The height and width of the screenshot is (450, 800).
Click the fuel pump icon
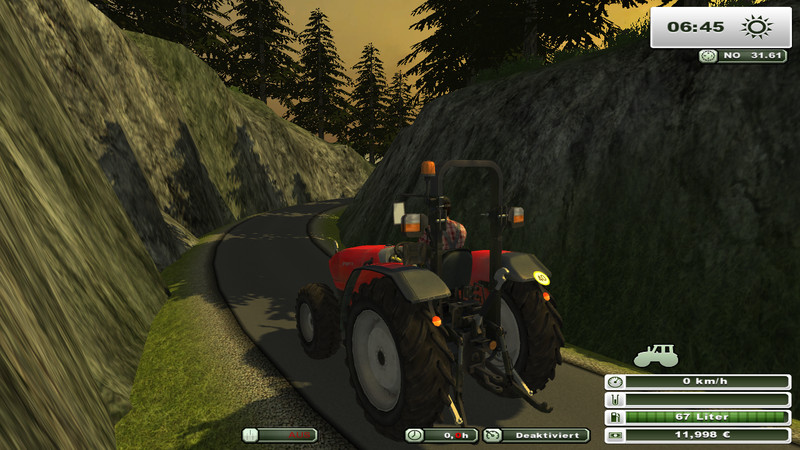tap(614, 417)
